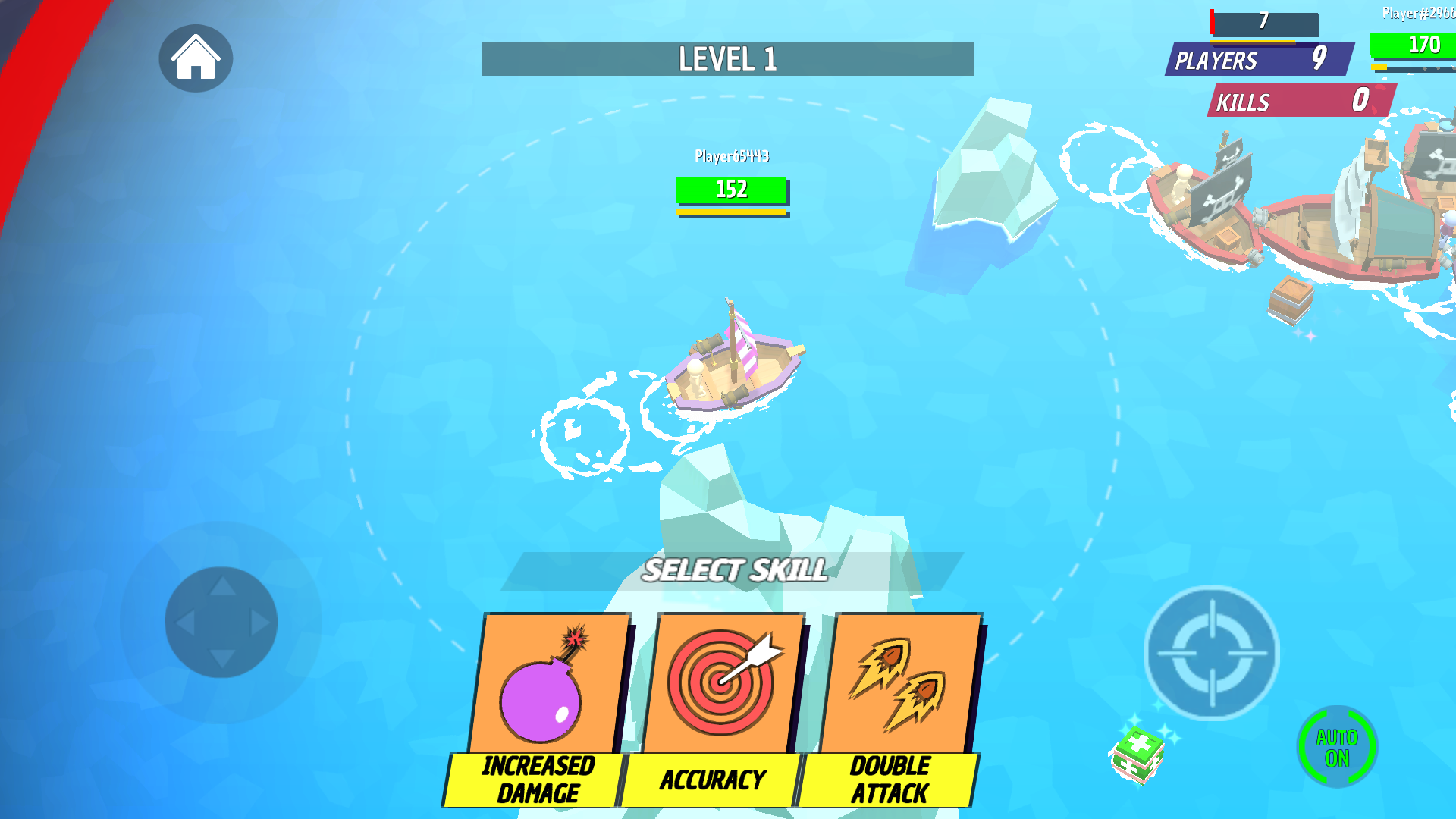Tap the virtual movement joystick pad
Viewport: 1456px width, 819px height.
(x=221, y=623)
